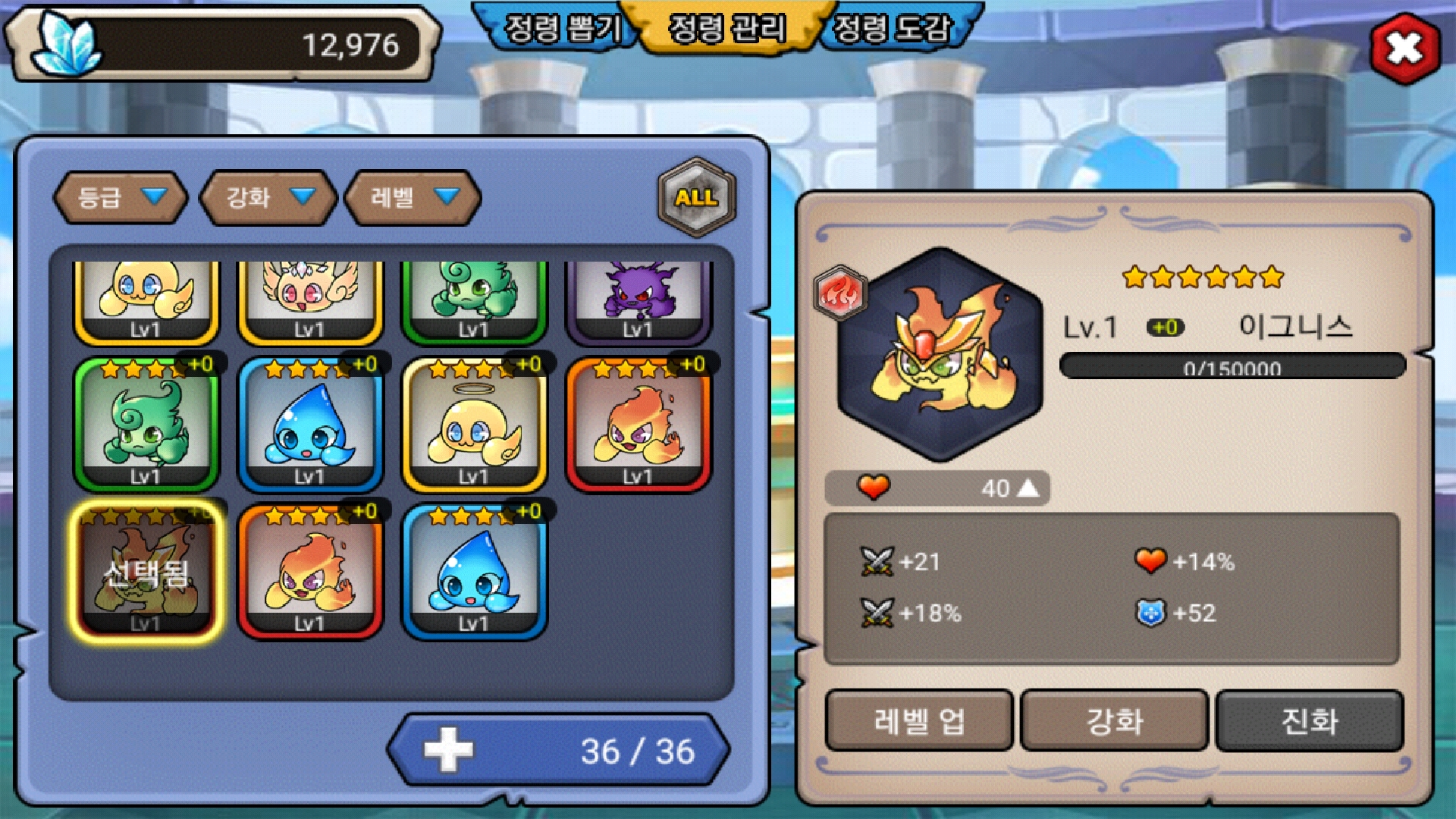Choose the 강화 enhance button
The image size is (1456, 819).
pos(1114,720)
